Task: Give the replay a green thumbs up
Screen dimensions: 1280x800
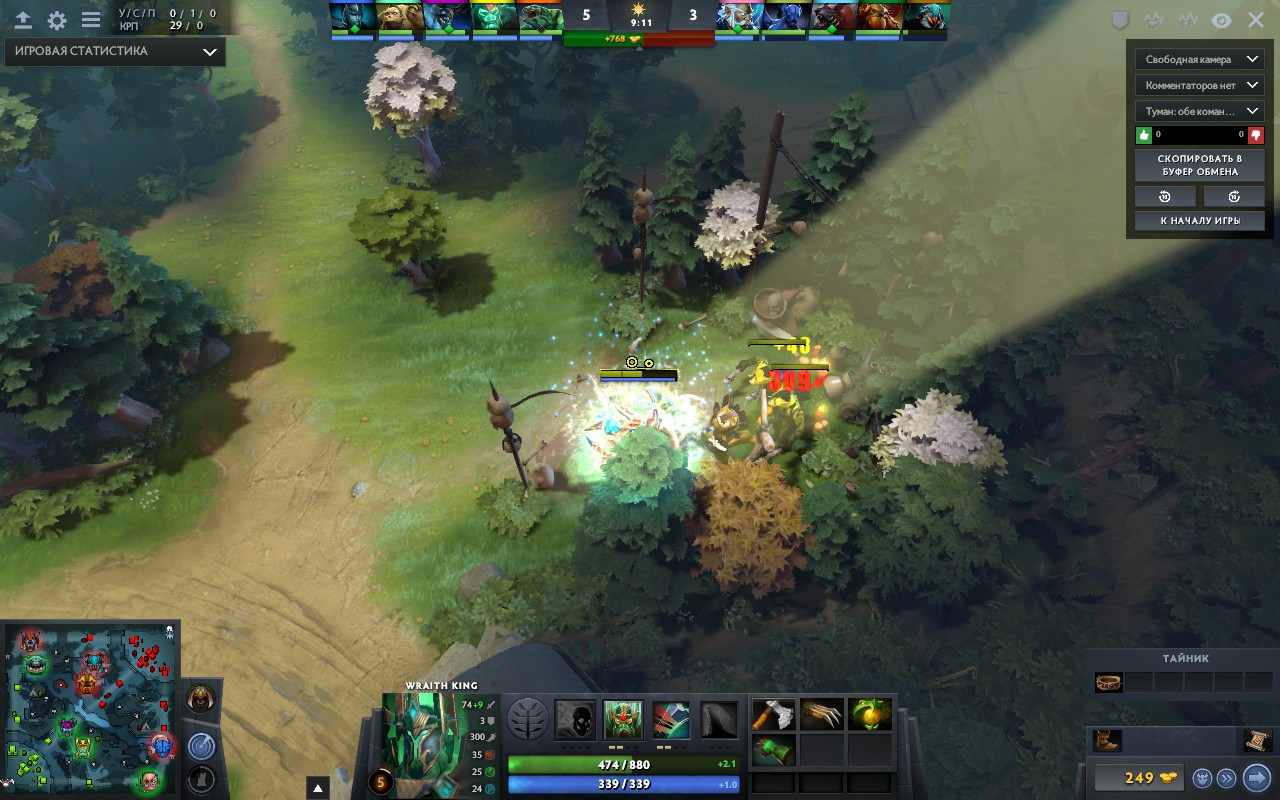Action: tap(1144, 135)
